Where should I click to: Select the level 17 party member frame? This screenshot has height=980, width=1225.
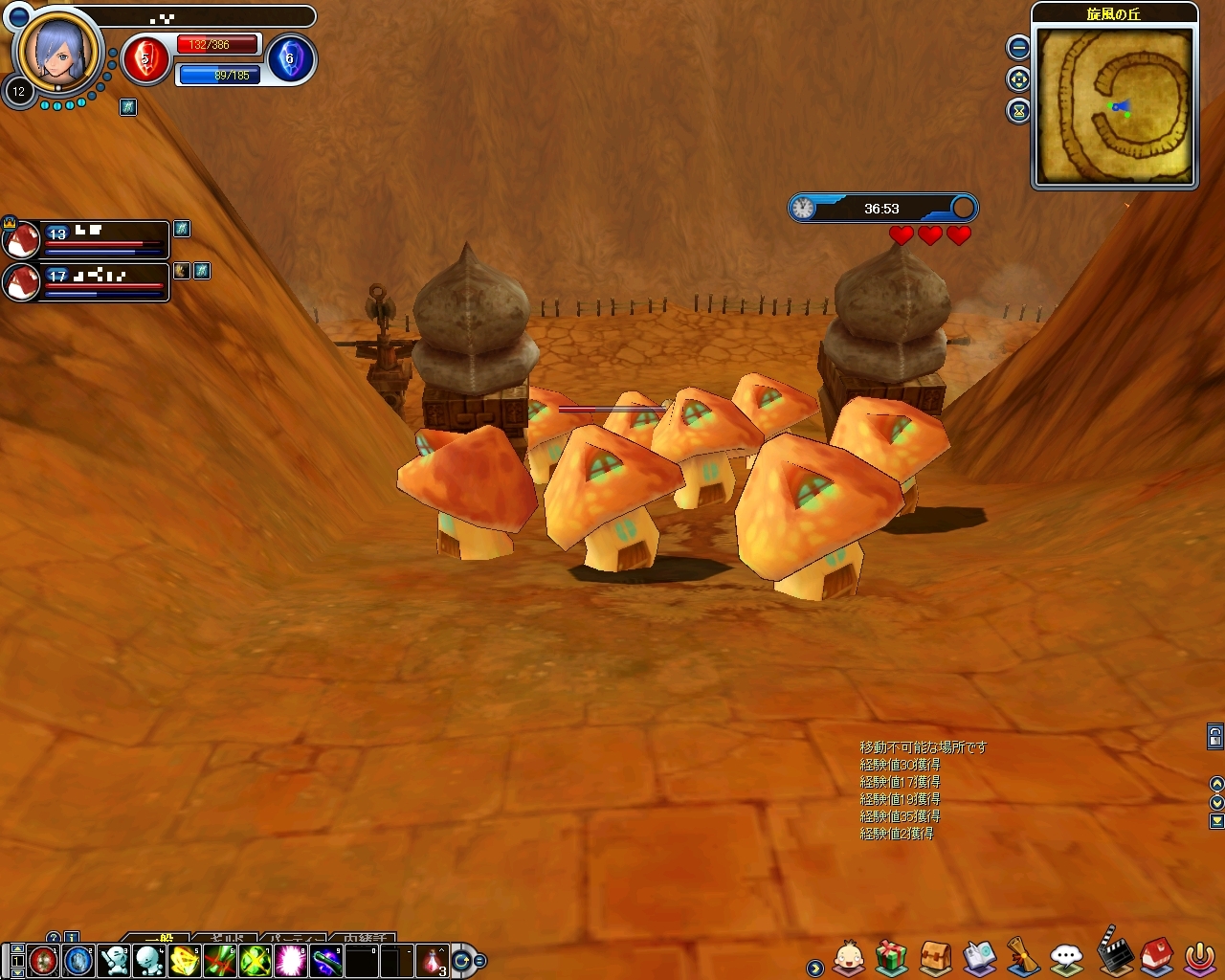click(88, 282)
